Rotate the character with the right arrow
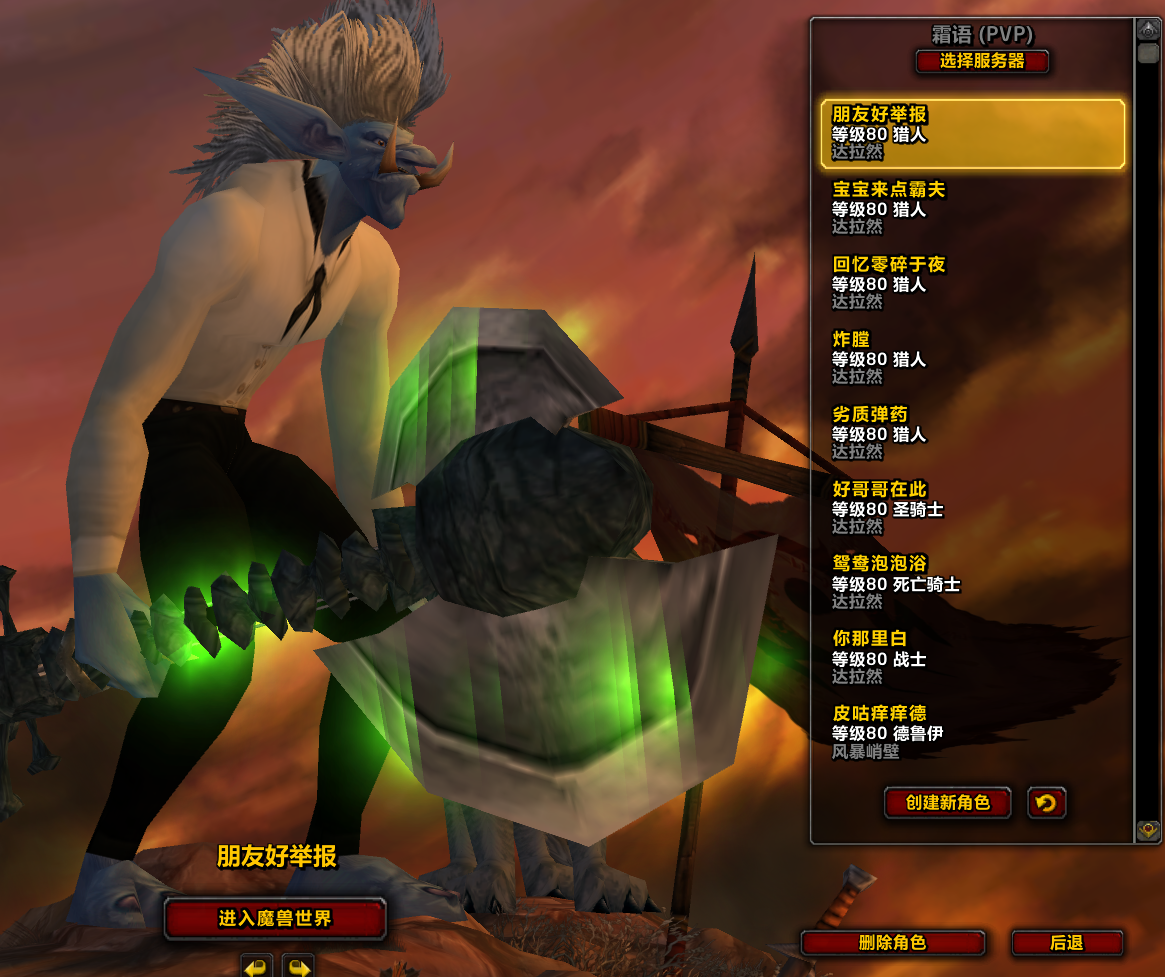The width and height of the screenshot is (1165, 977). tap(297, 966)
